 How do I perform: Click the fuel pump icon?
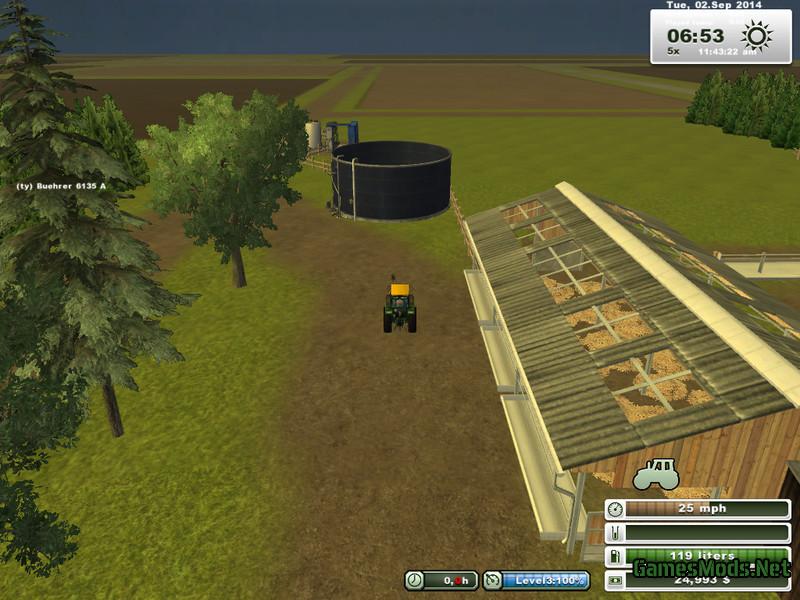[615, 556]
